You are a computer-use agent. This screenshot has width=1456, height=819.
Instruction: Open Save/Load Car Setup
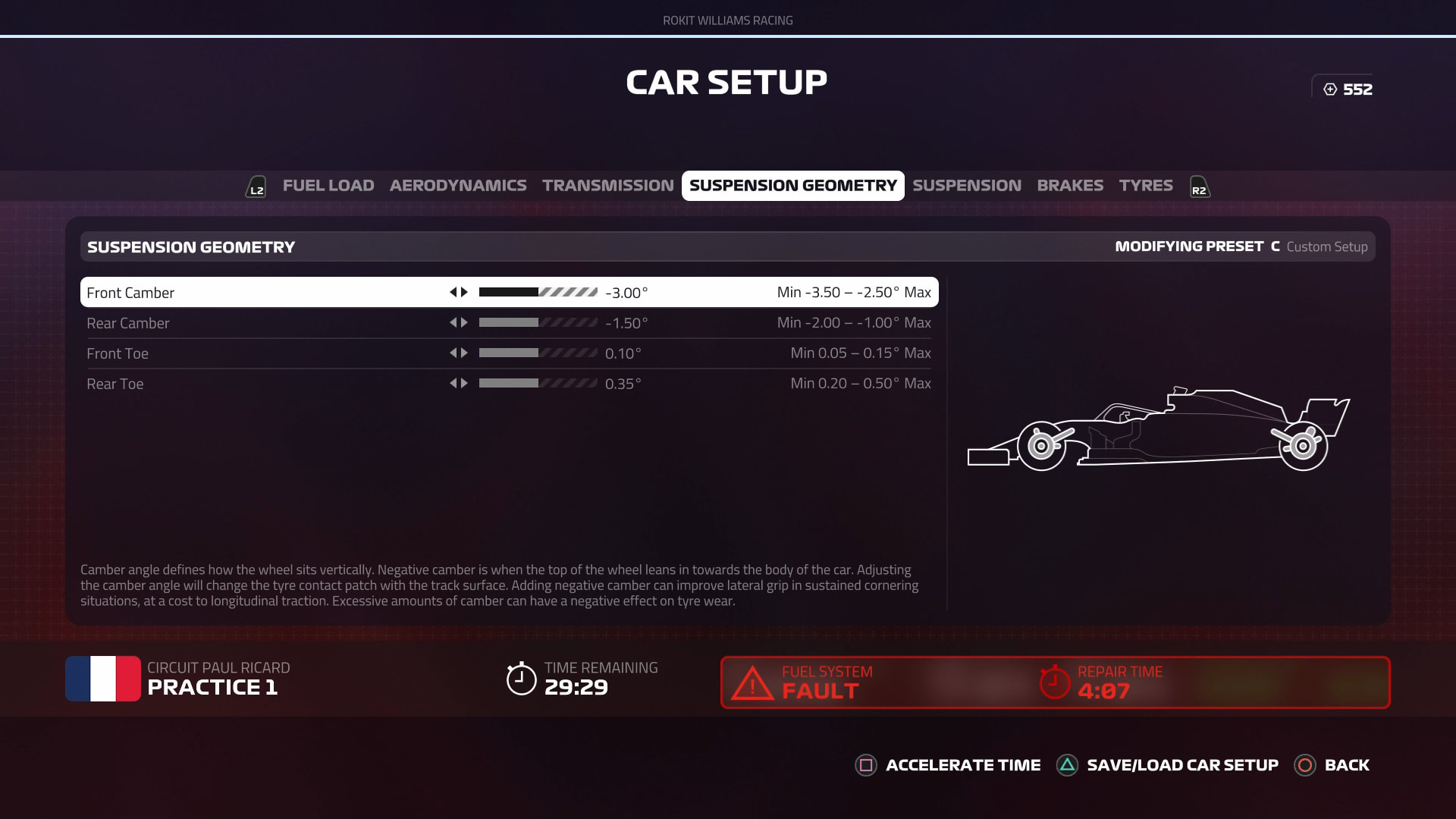pos(1168,765)
